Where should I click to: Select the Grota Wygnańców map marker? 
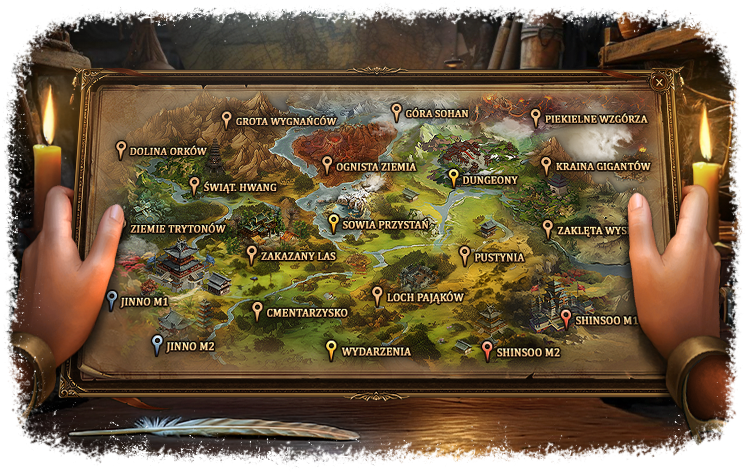point(227,120)
